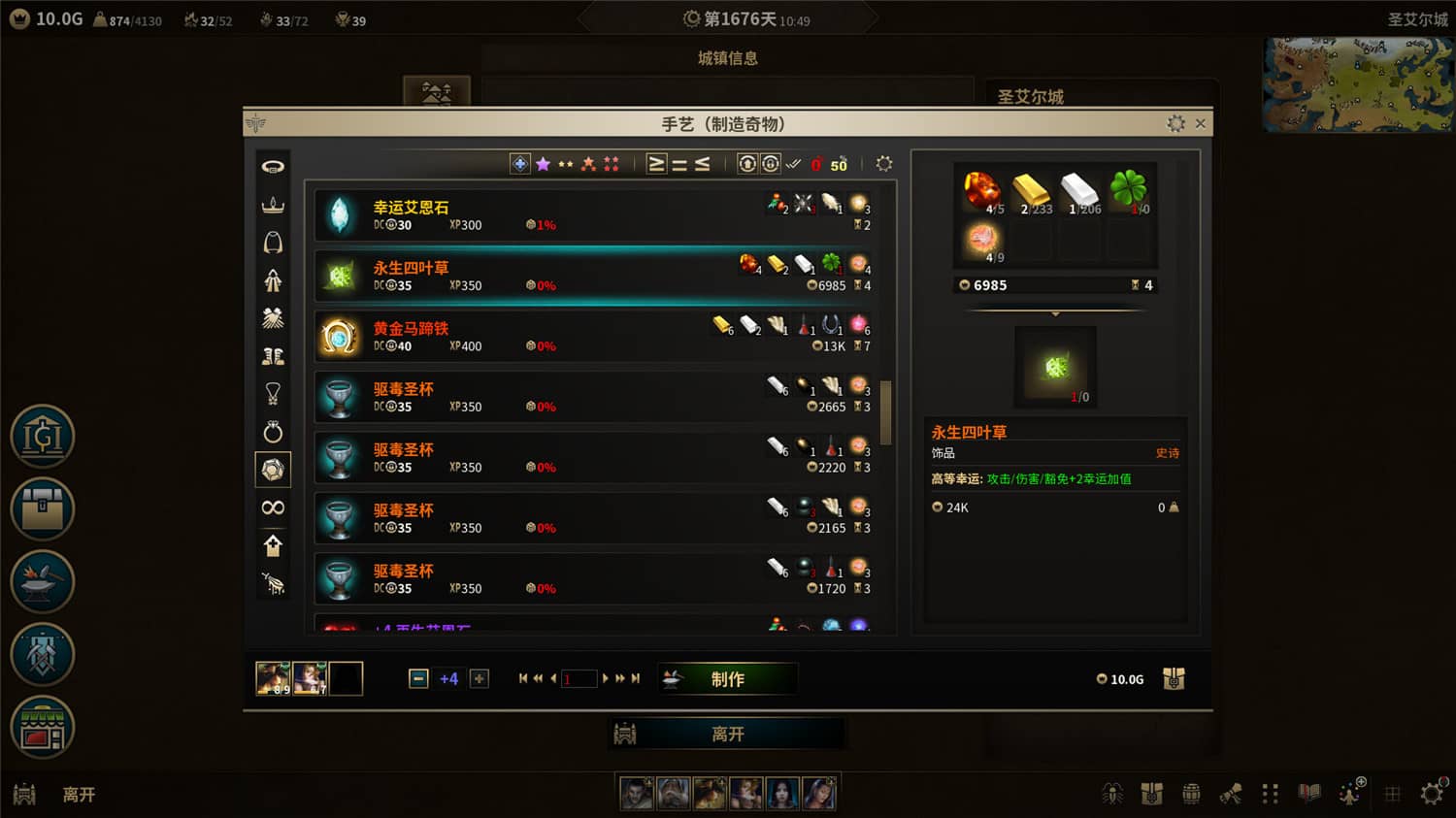The image size is (1456, 818).
Task: Enable the greater-than-or-equal comparison filter
Action: [655, 163]
